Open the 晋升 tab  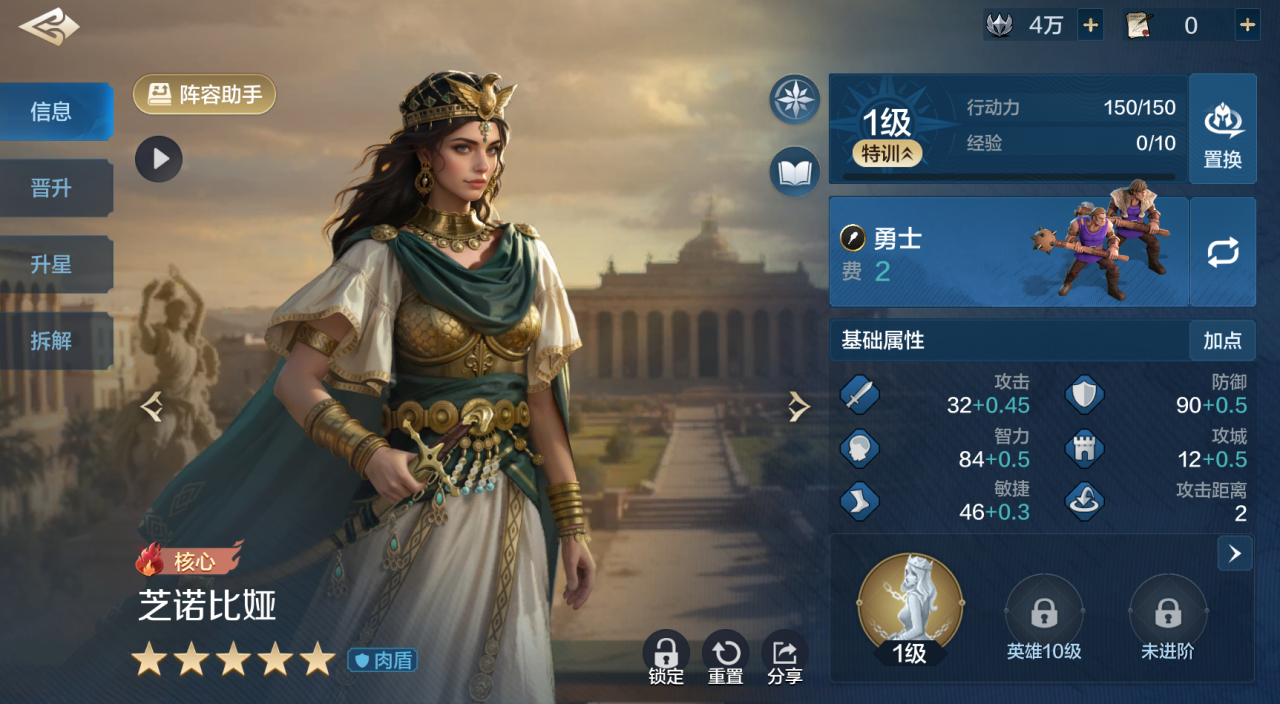(x=52, y=188)
